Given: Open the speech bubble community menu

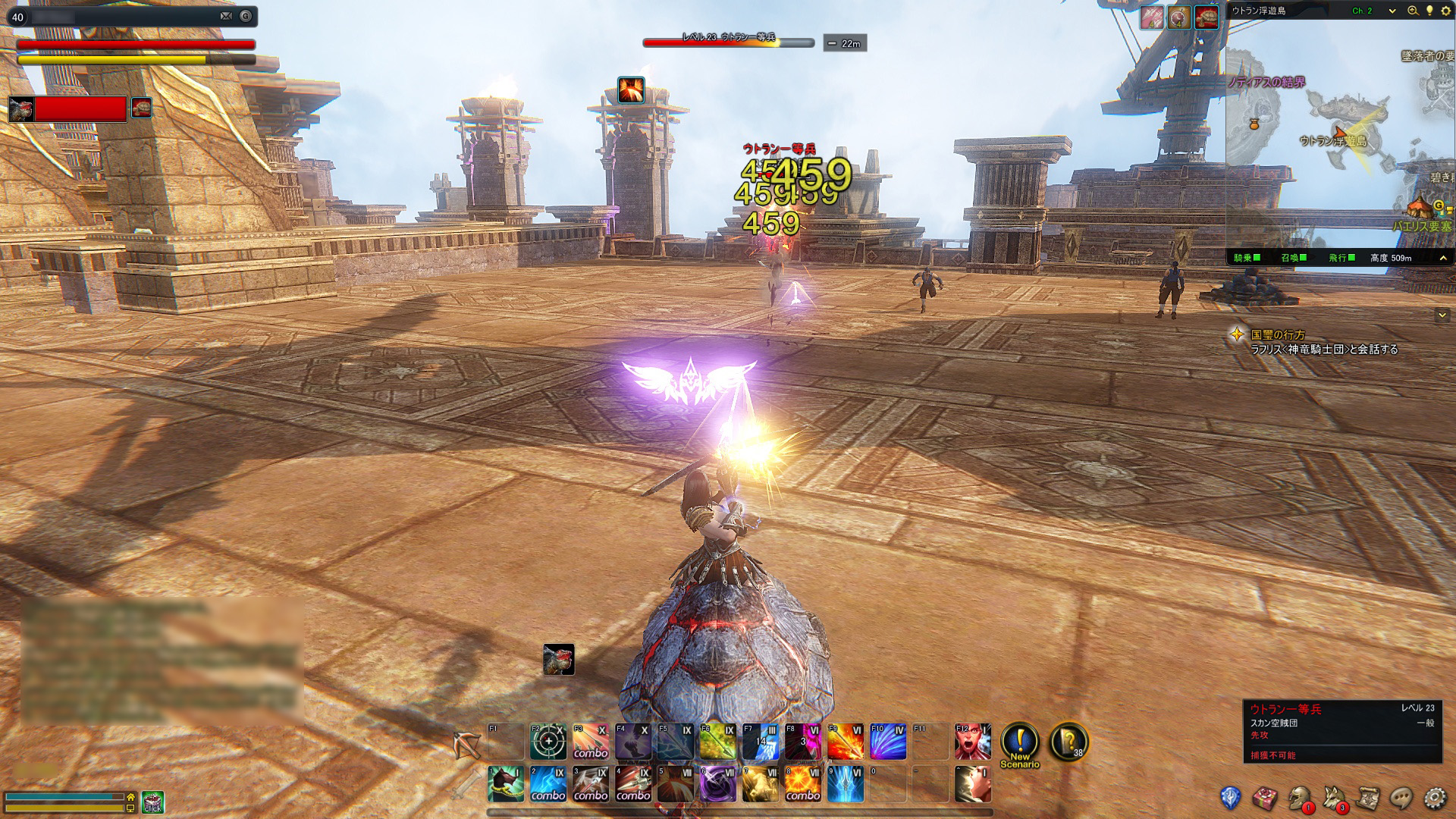Looking at the screenshot, I should [1401, 798].
